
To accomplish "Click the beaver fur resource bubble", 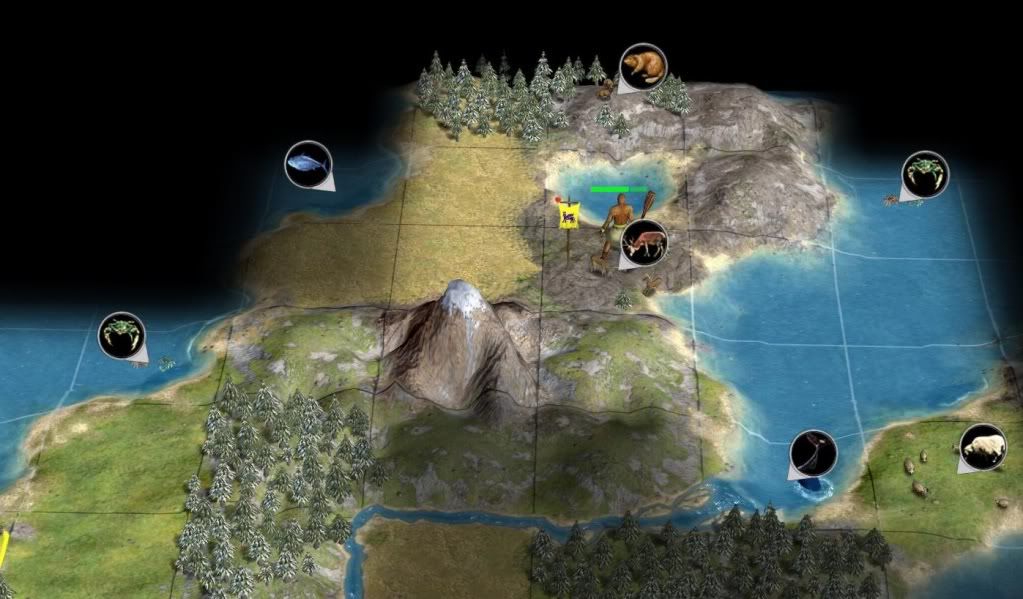I will (642, 67).
